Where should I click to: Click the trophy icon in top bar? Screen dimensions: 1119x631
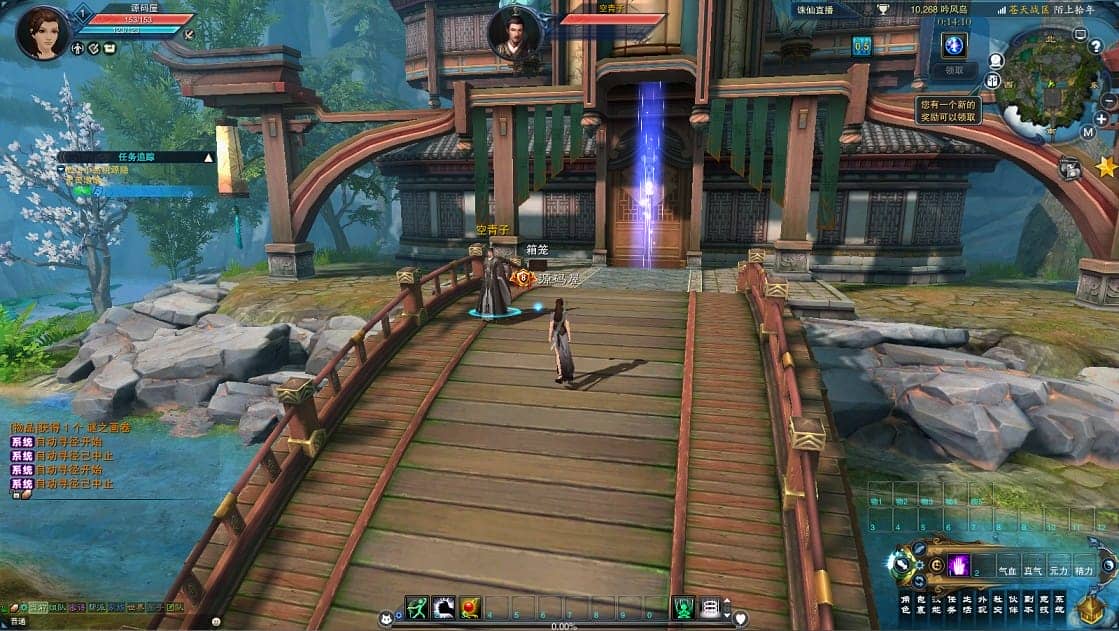[x=884, y=9]
